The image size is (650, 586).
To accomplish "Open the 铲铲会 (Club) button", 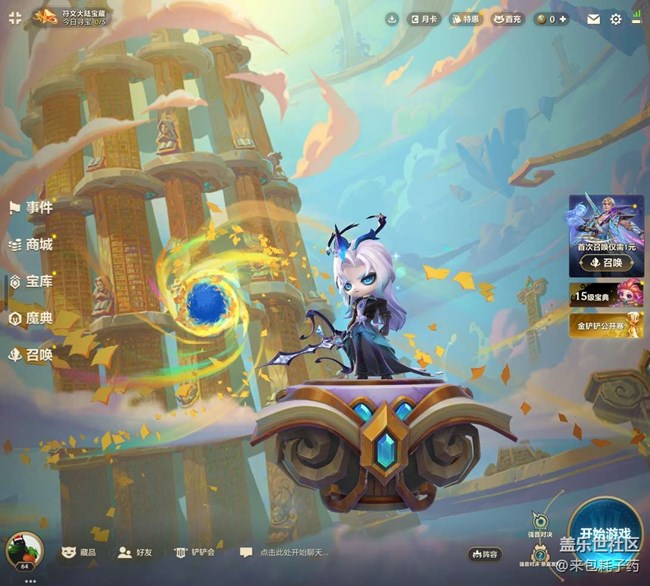I will coord(195,552).
